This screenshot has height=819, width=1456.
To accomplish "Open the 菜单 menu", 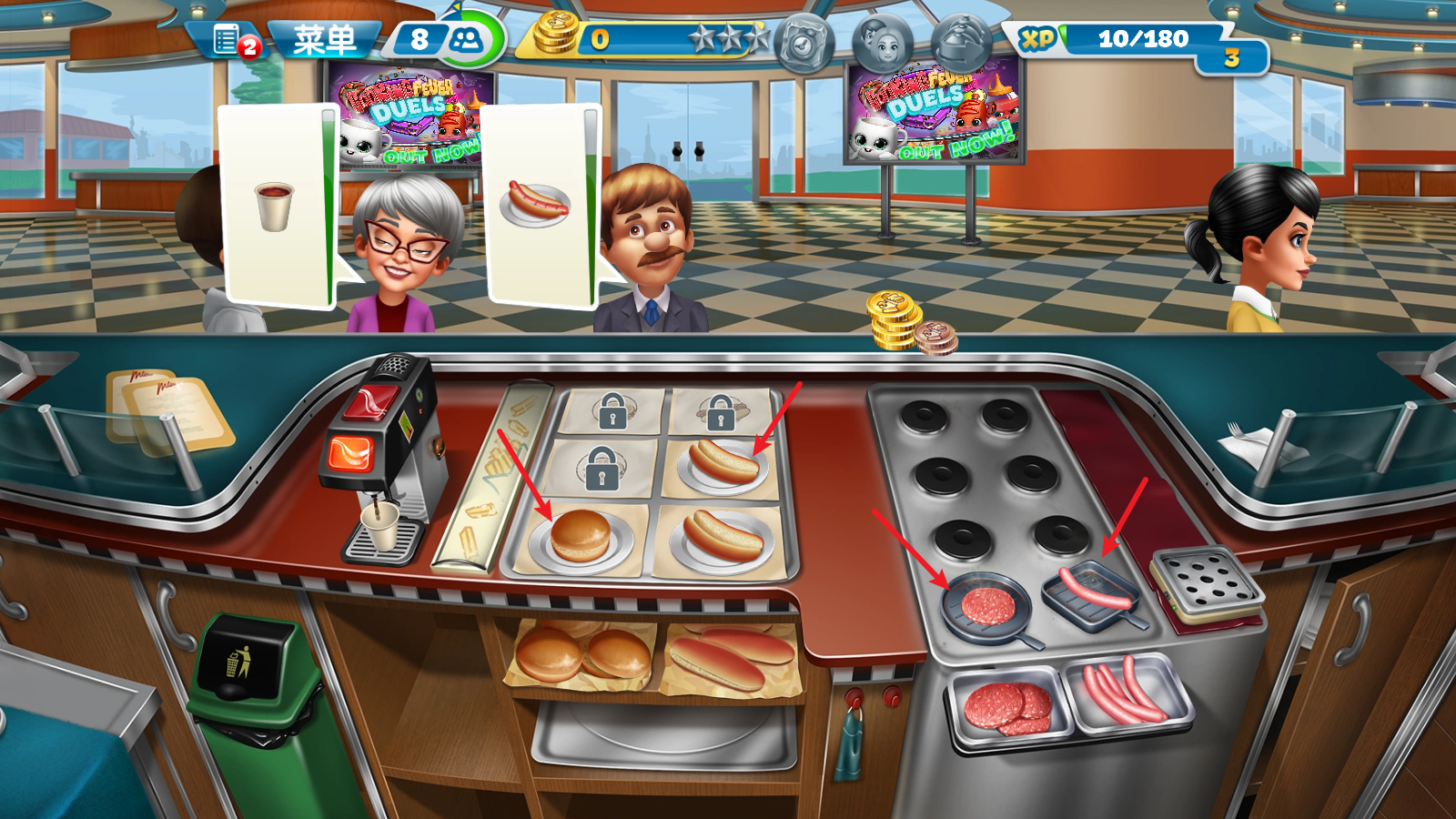I will click(x=323, y=38).
